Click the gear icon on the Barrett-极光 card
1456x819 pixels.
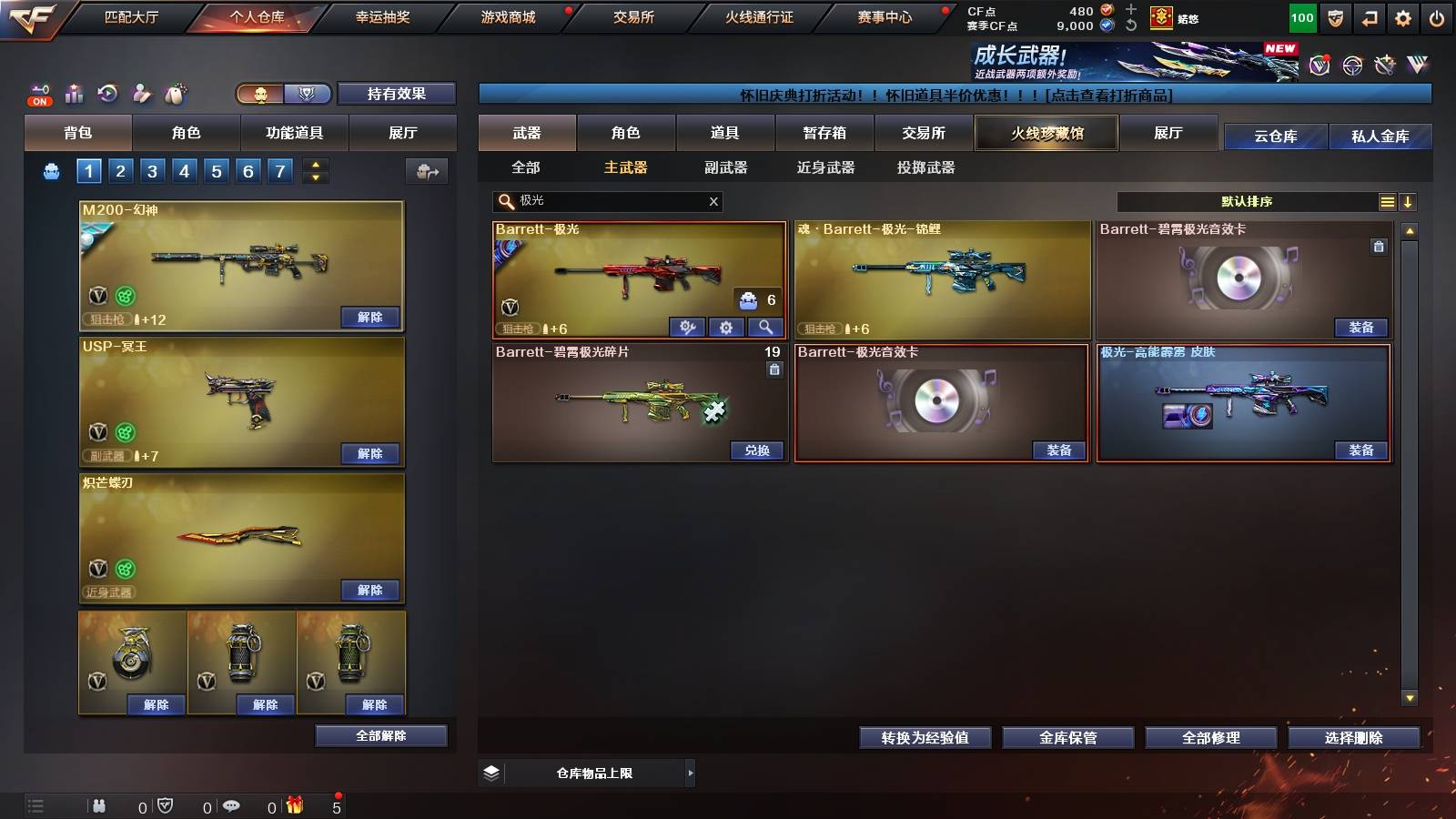[x=726, y=327]
